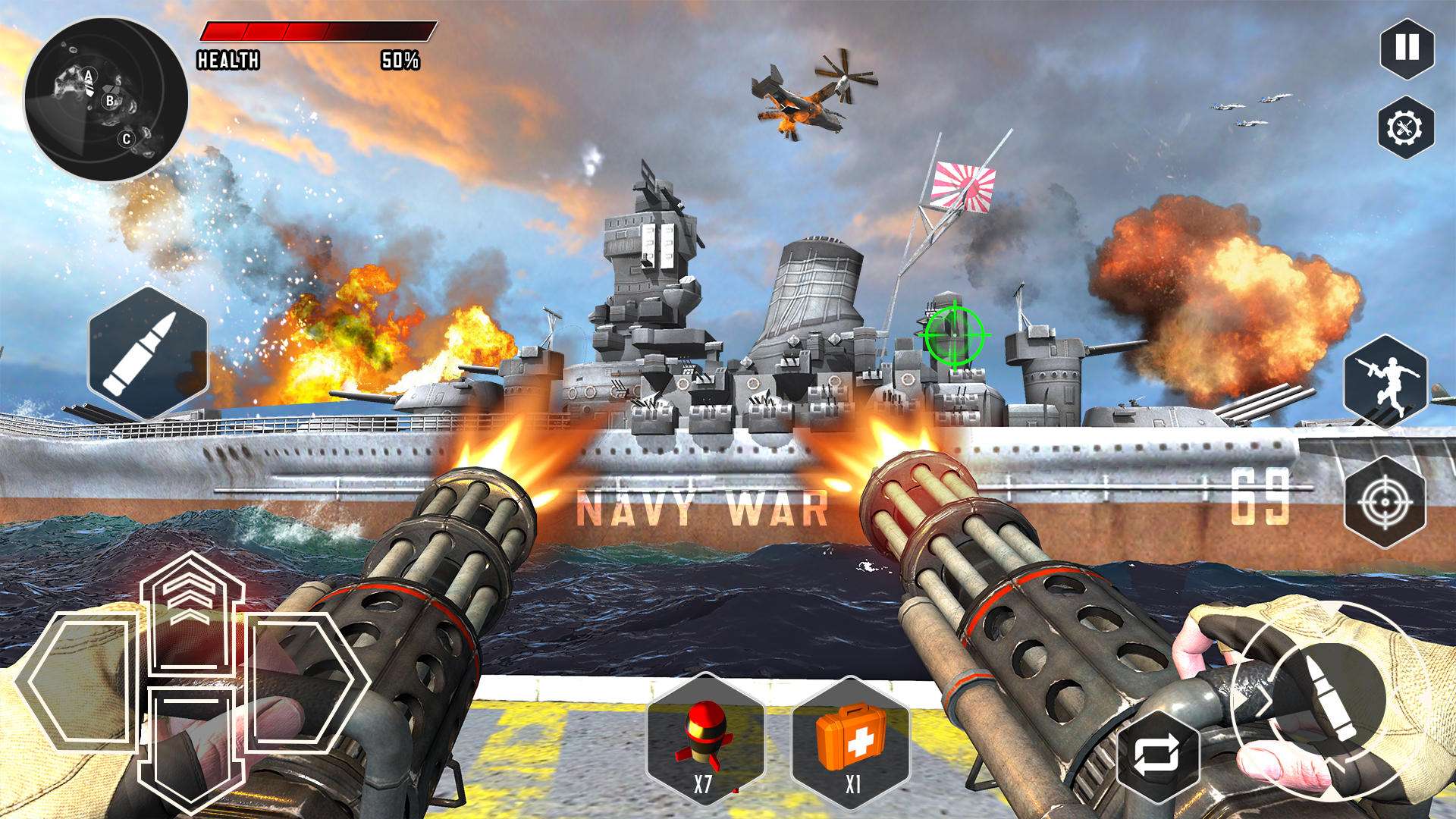Open the minimap radar display
This screenshot has width=1456, height=819.
[106, 95]
